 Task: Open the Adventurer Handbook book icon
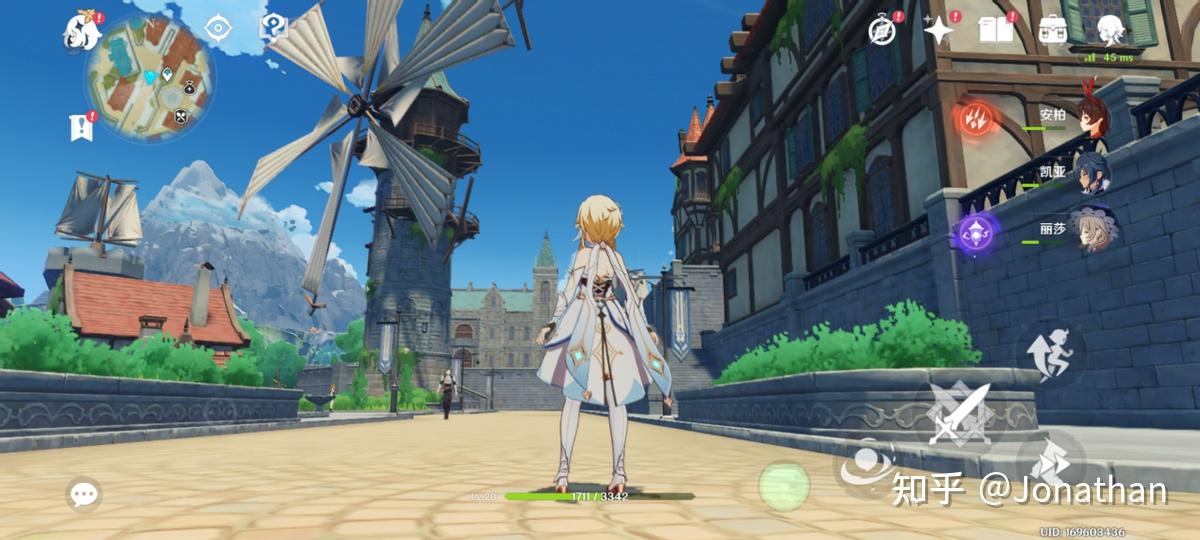tap(996, 30)
